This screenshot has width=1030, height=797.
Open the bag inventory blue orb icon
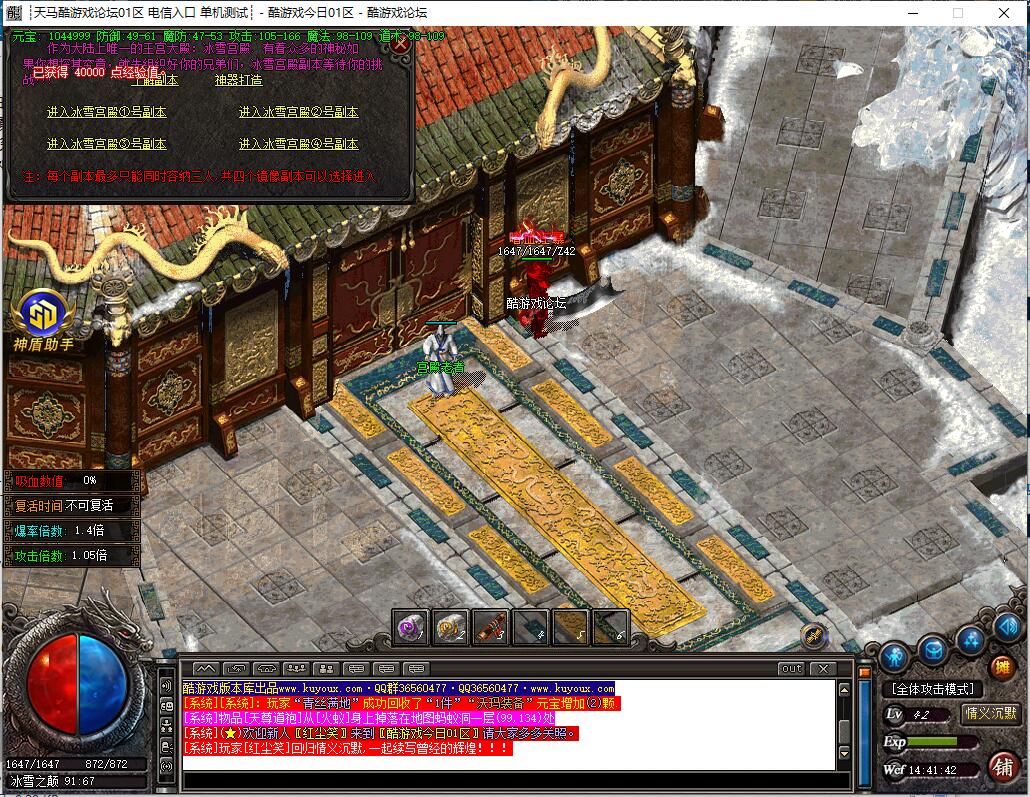[934, 650]
